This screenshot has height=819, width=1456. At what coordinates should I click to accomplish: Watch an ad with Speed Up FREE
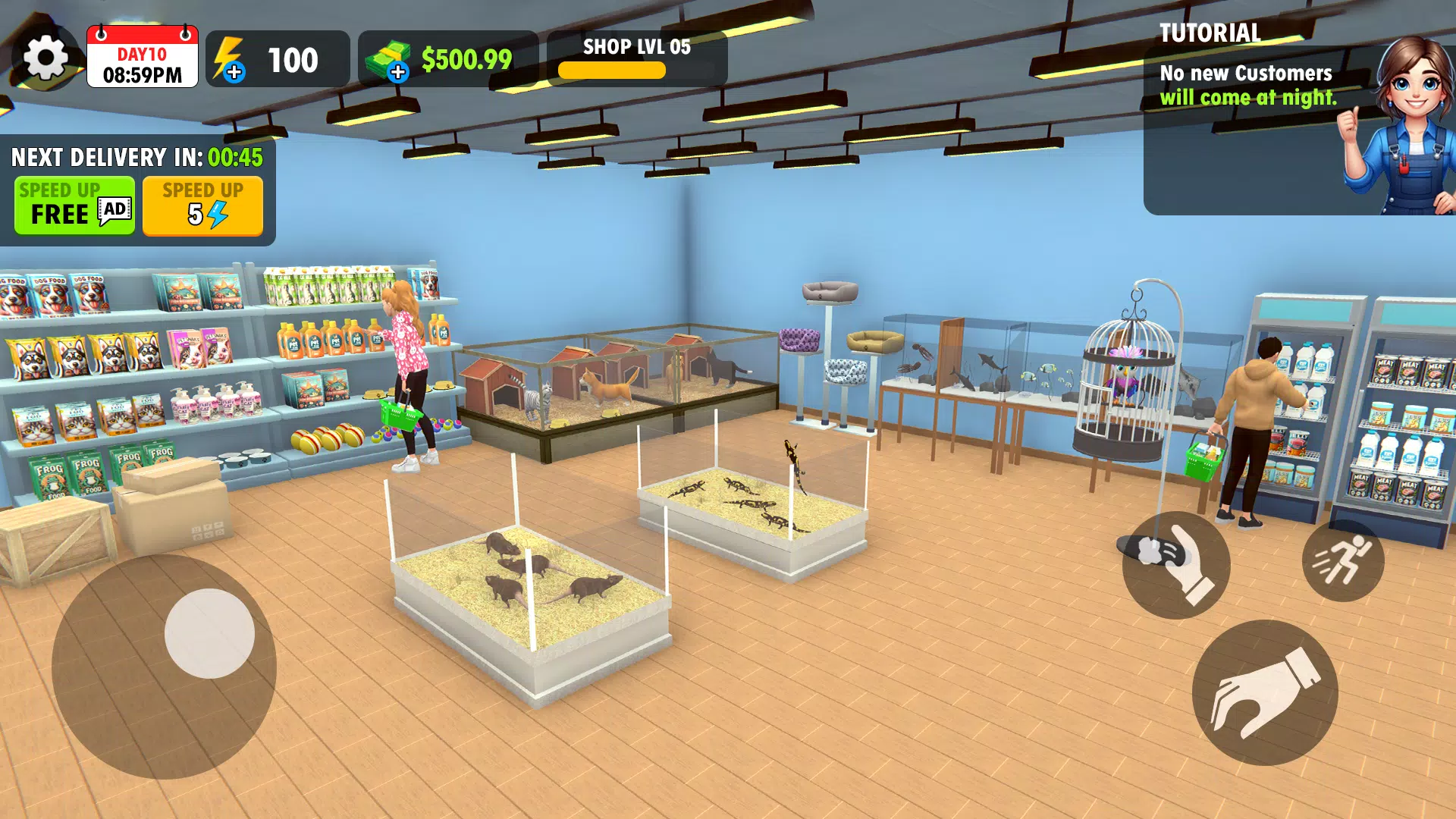(x=74, y=206)
